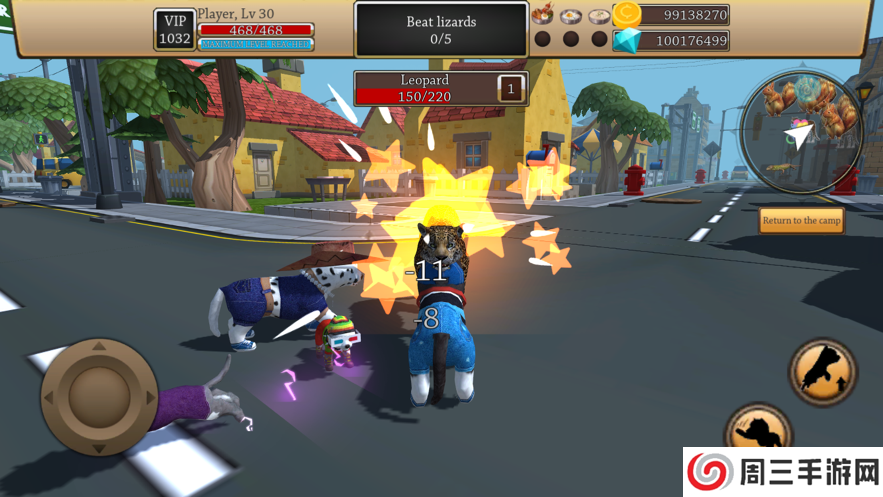Open the VIP 1032 badge
The width and height of the screenshot is (883, 497).
click(x=174, y=30)
